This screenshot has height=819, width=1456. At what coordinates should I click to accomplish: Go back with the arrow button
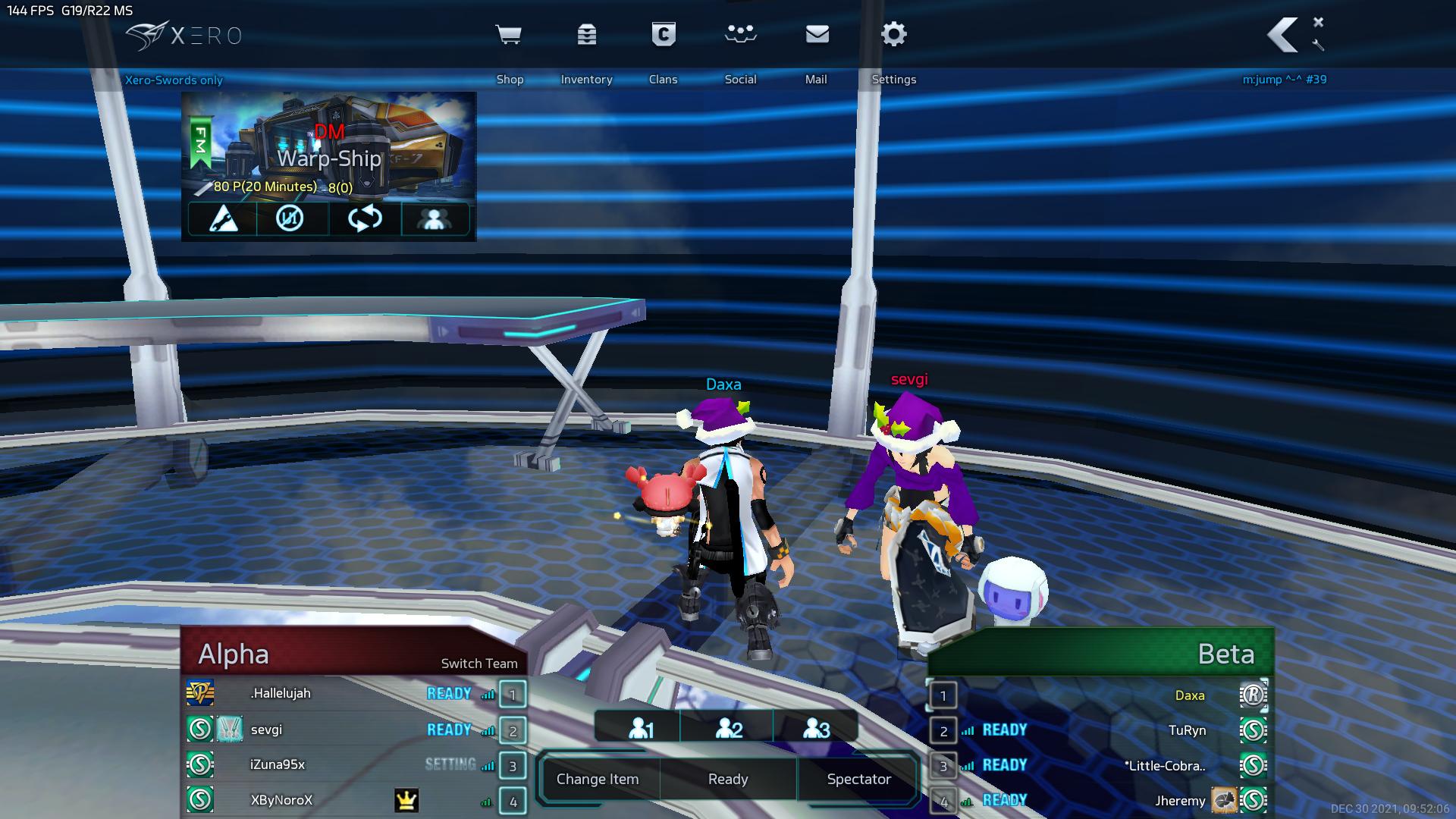point(1282,35)
